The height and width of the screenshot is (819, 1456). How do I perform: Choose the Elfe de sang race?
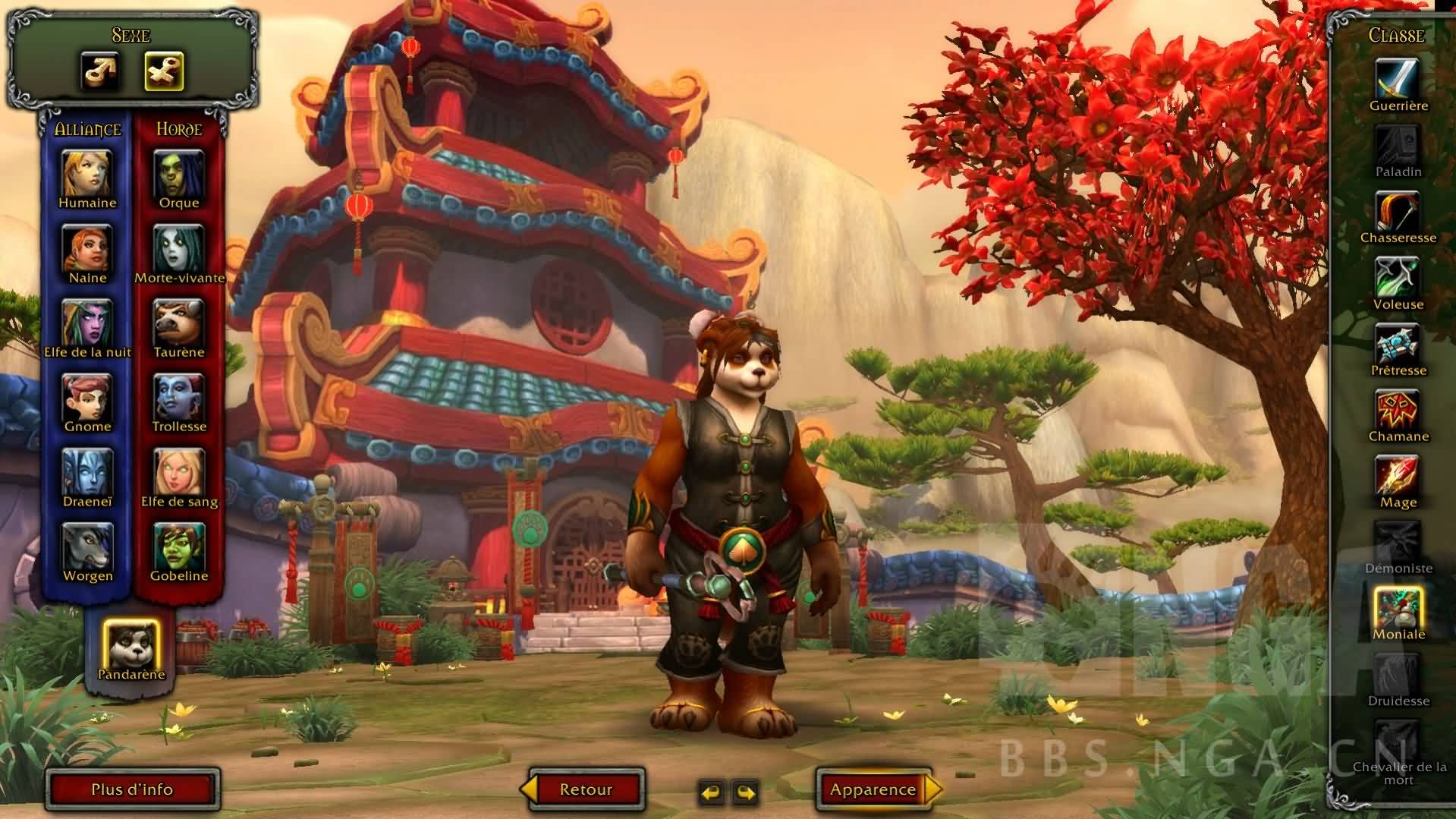click(179, 472)
